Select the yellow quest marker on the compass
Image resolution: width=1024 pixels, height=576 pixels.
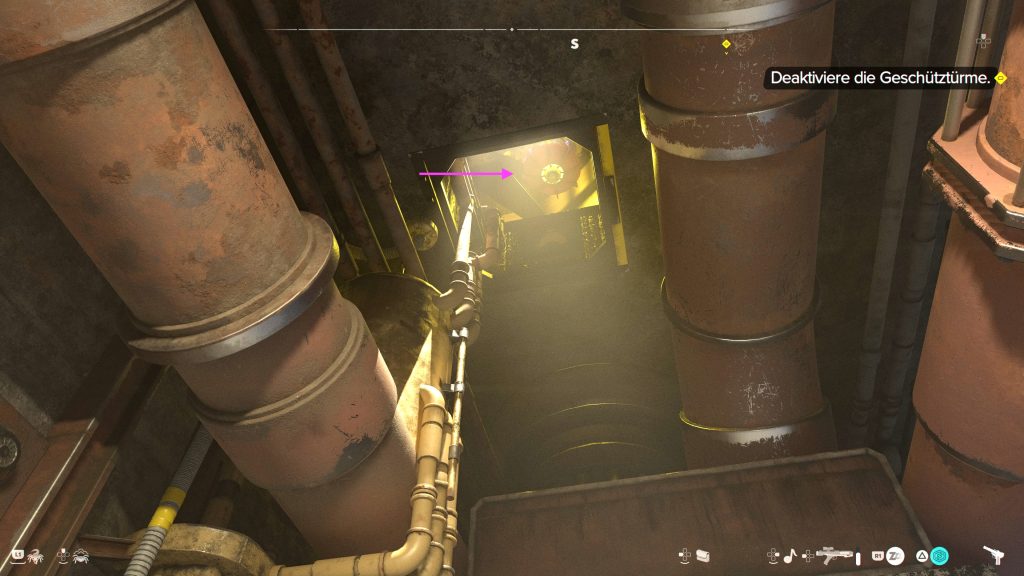pos(727,44)
